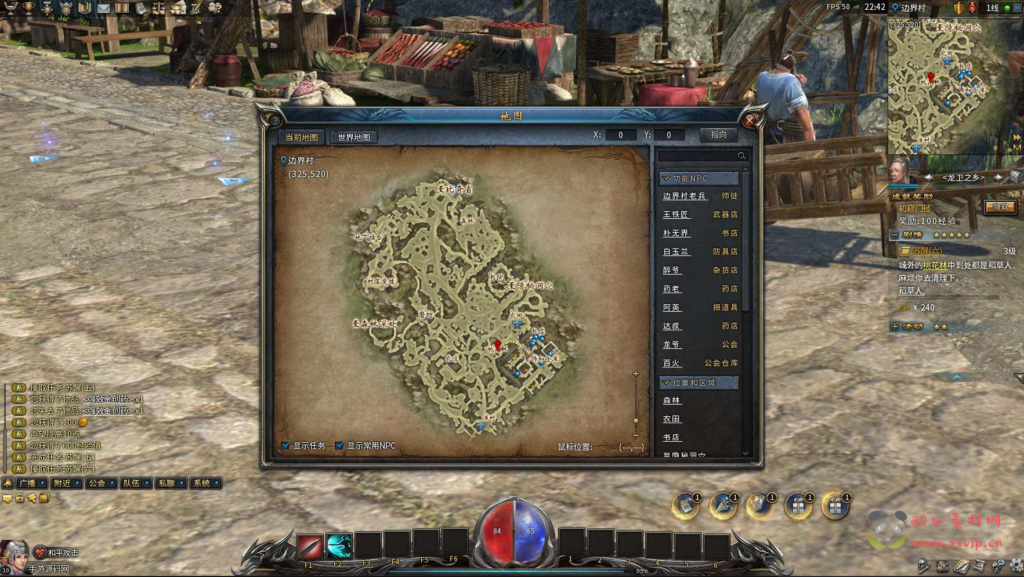Viewport: 1024px width, 577px height.
Task: Focus the X coordinate input field
Action: click(620, 135)
